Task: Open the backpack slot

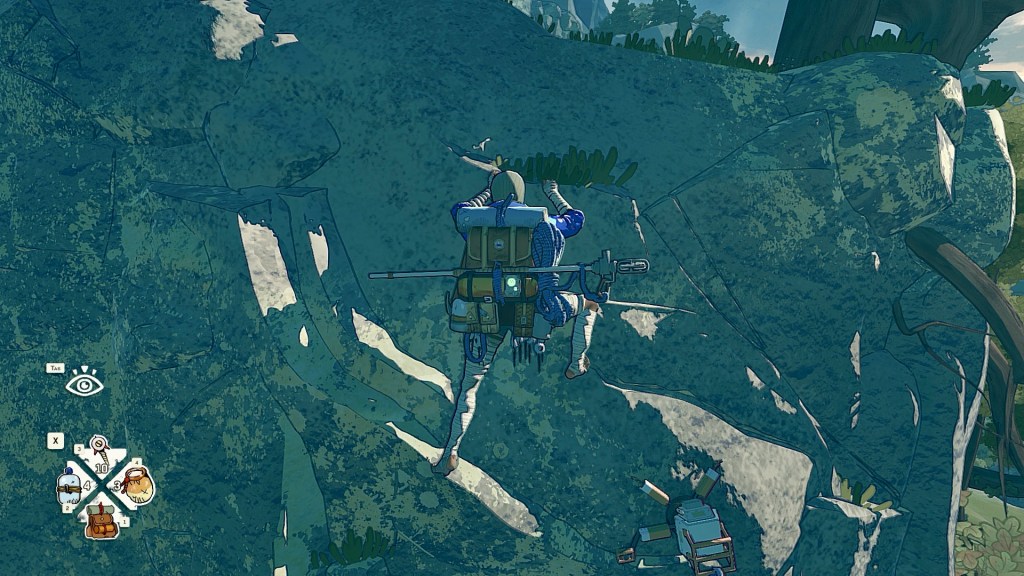Action: (101, 520)
